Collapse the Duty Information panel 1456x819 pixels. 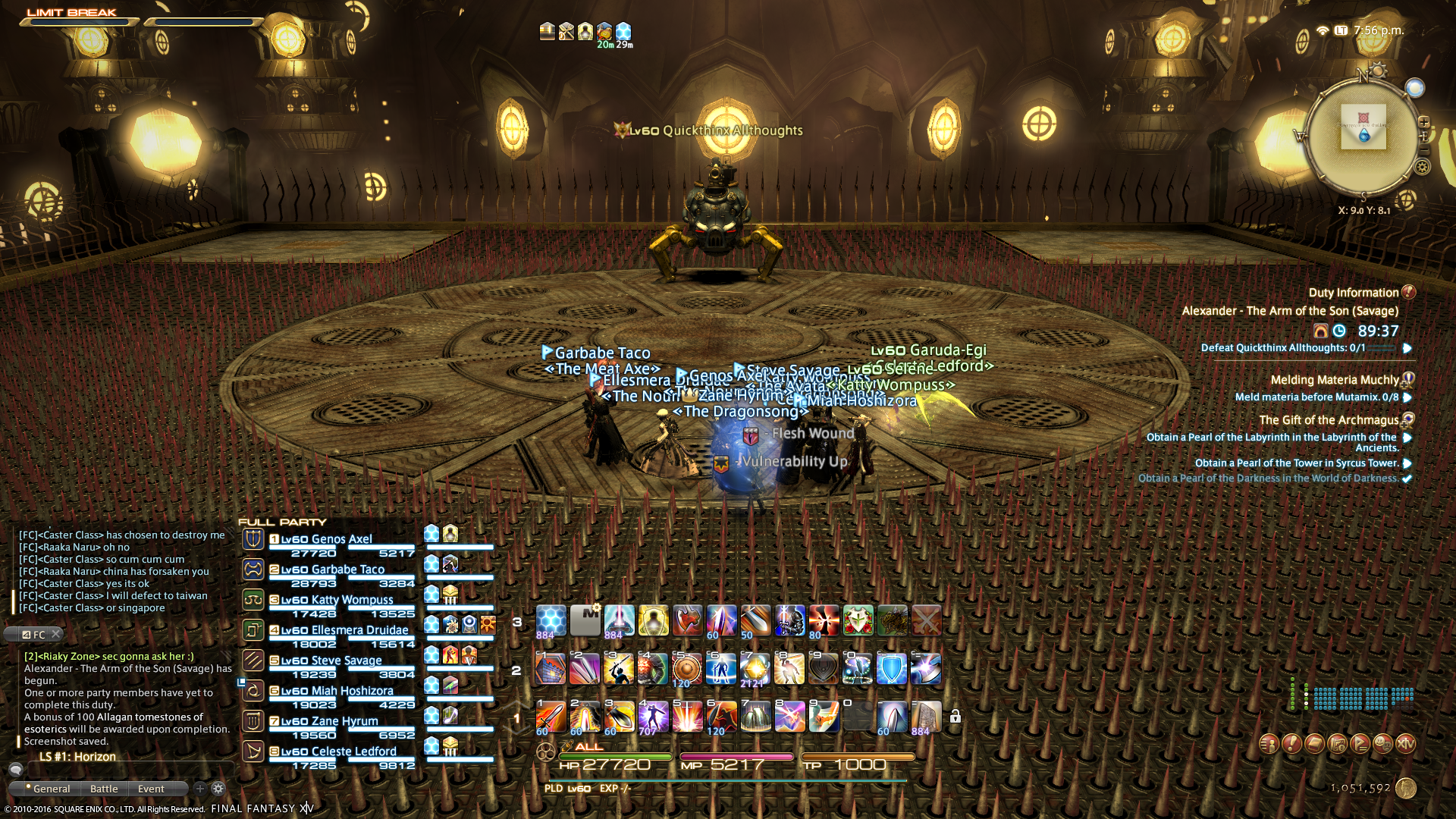point(1408,293)
